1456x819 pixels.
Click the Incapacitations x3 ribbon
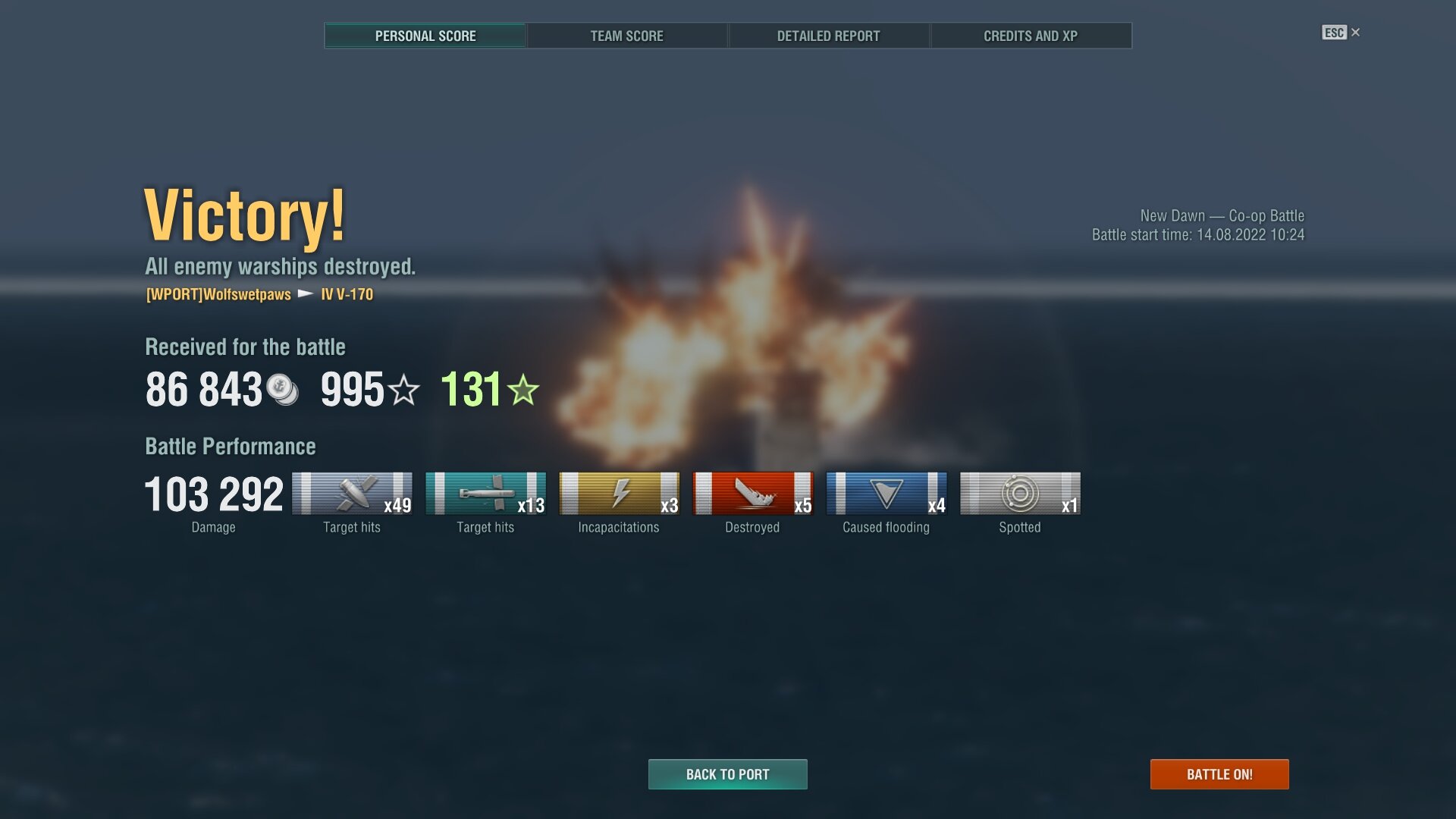620,494
